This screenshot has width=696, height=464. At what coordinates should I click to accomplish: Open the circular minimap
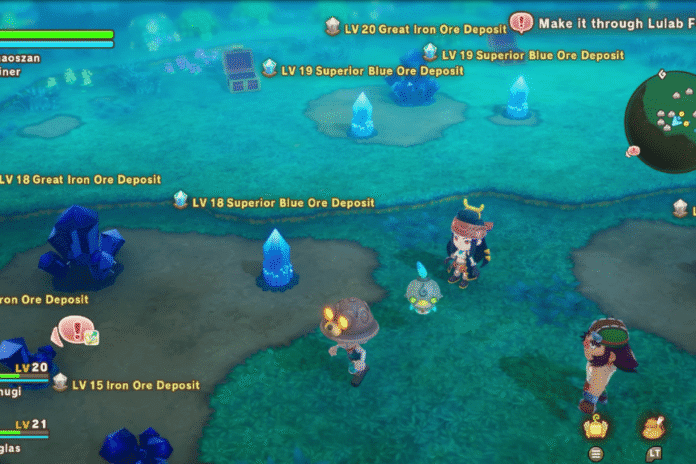[662, 118]
